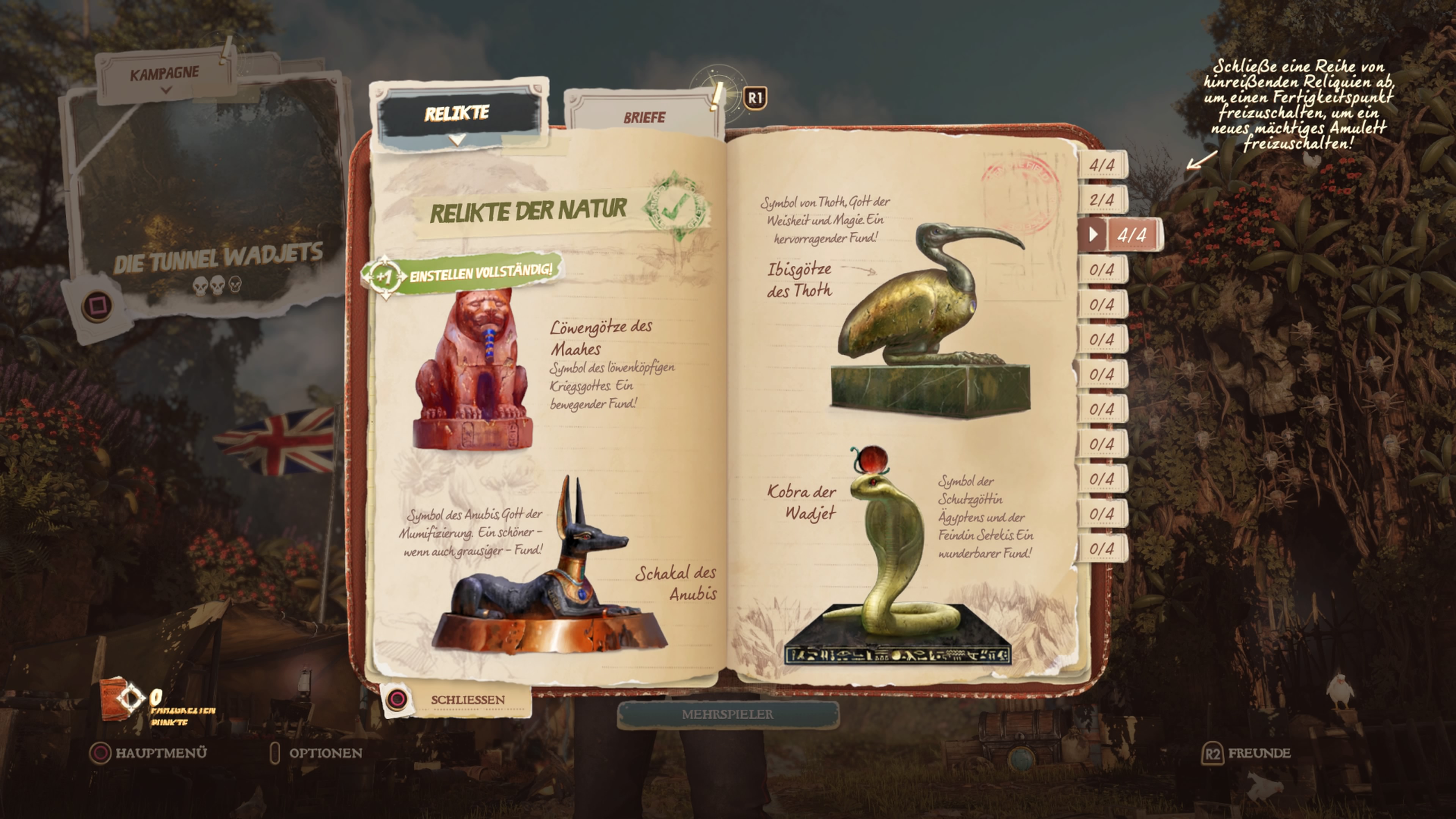Viewport: 1456px width, 819px height.
Task: Select the 2/4 relic set bookmark
Action: click(1101, 200)
